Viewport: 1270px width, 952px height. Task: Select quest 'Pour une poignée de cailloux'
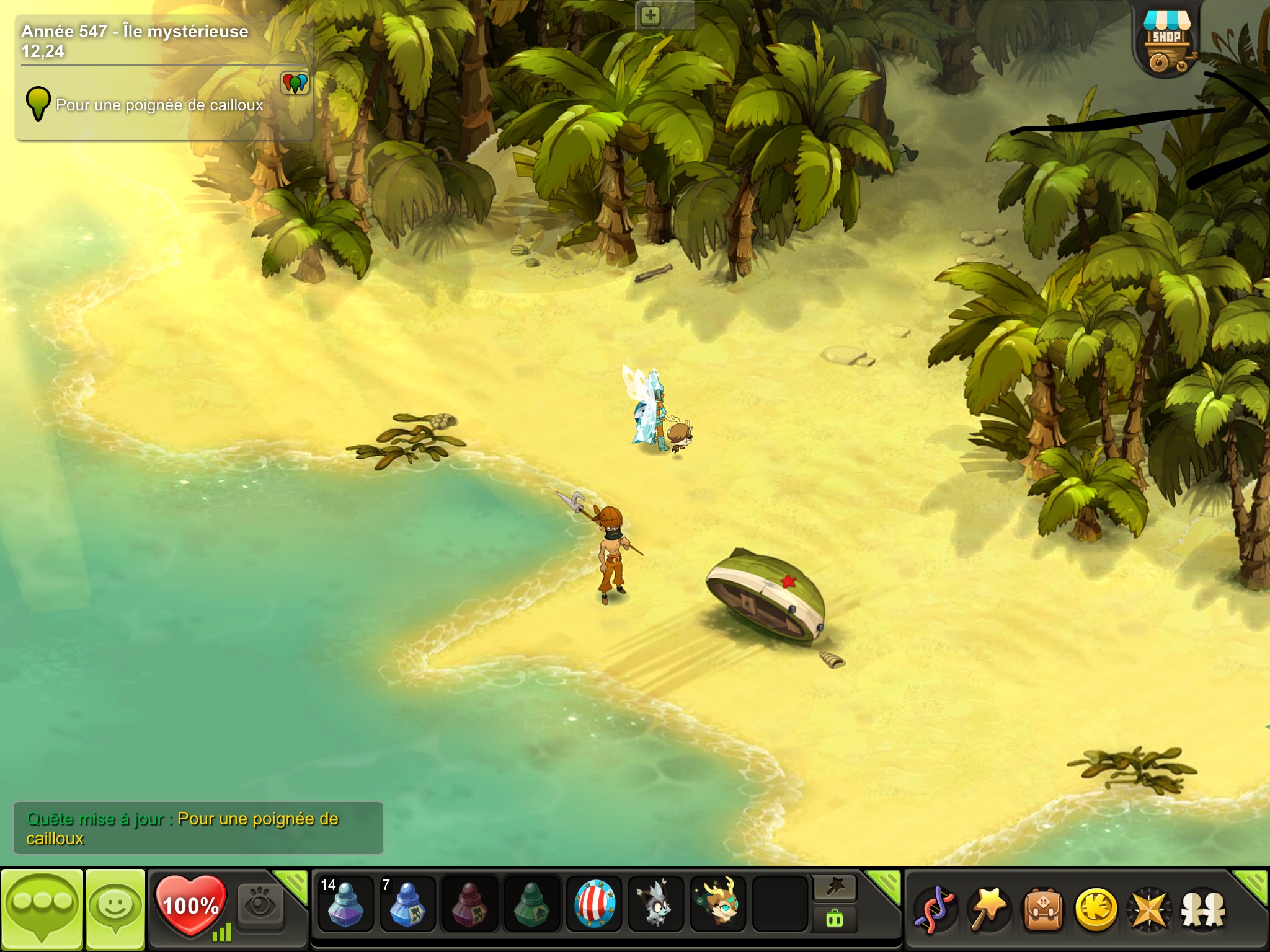(159, 105)
